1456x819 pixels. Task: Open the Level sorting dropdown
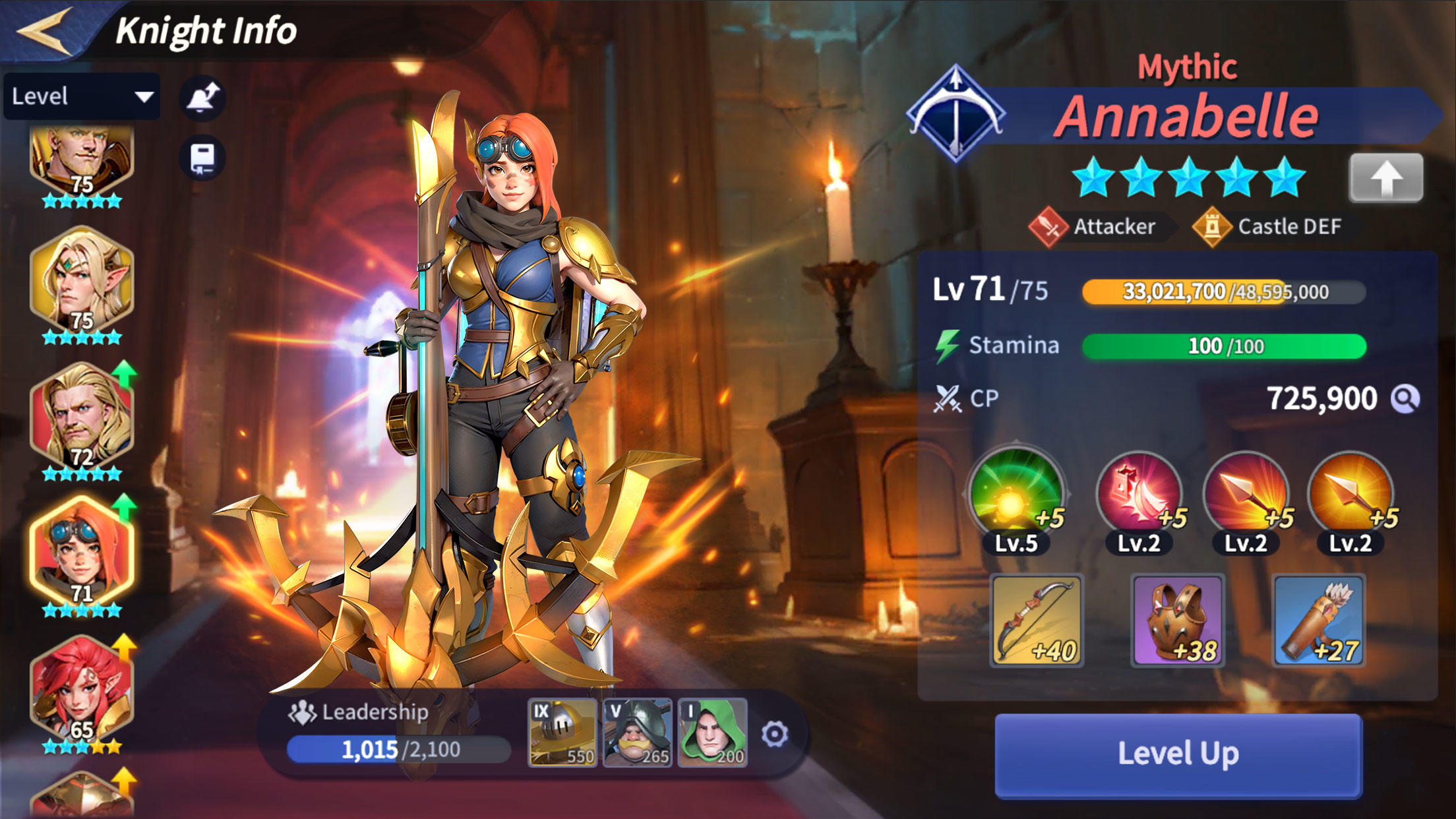[81, 96]
